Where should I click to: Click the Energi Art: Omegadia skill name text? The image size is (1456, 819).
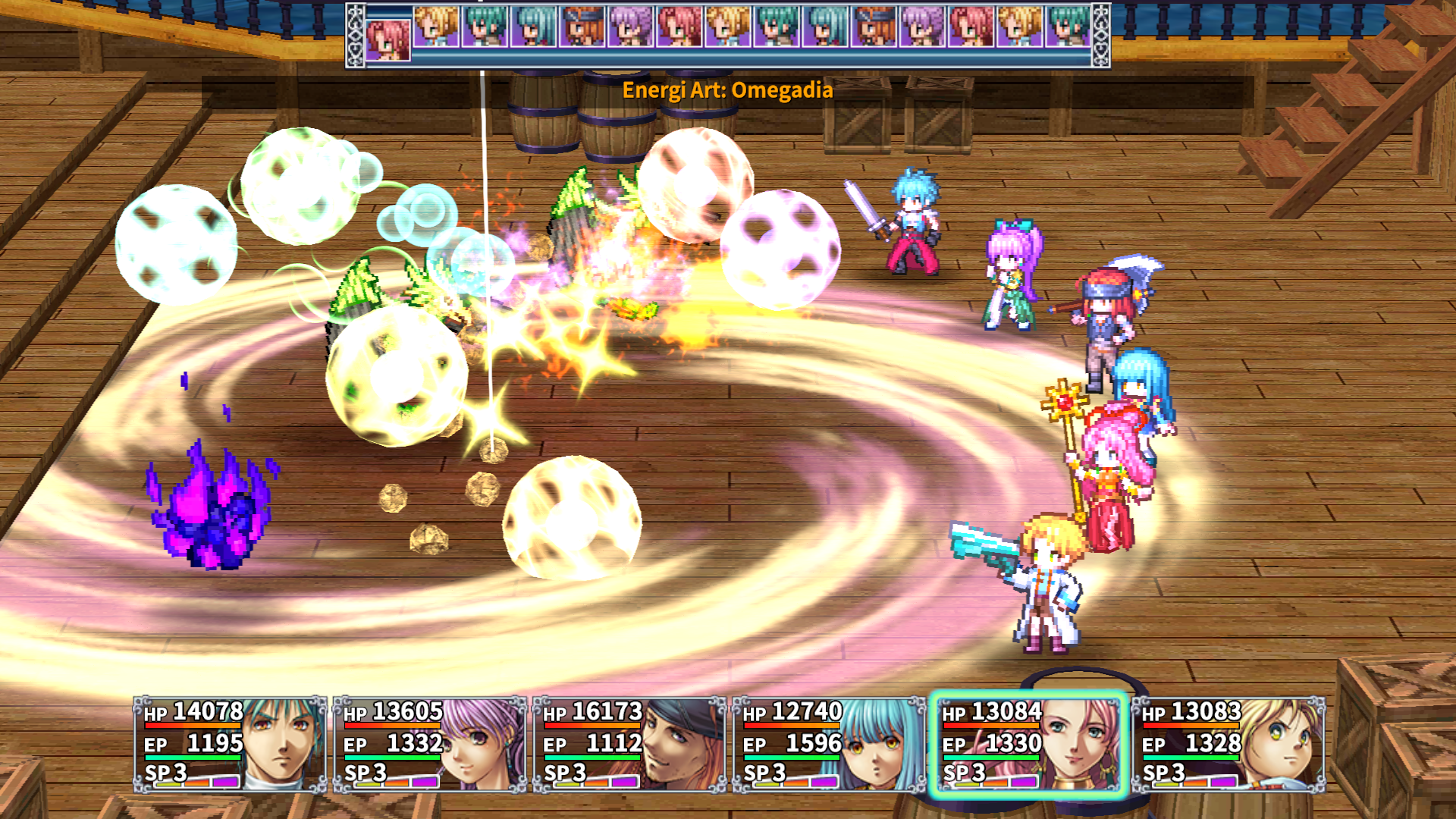tap(727, 90)
